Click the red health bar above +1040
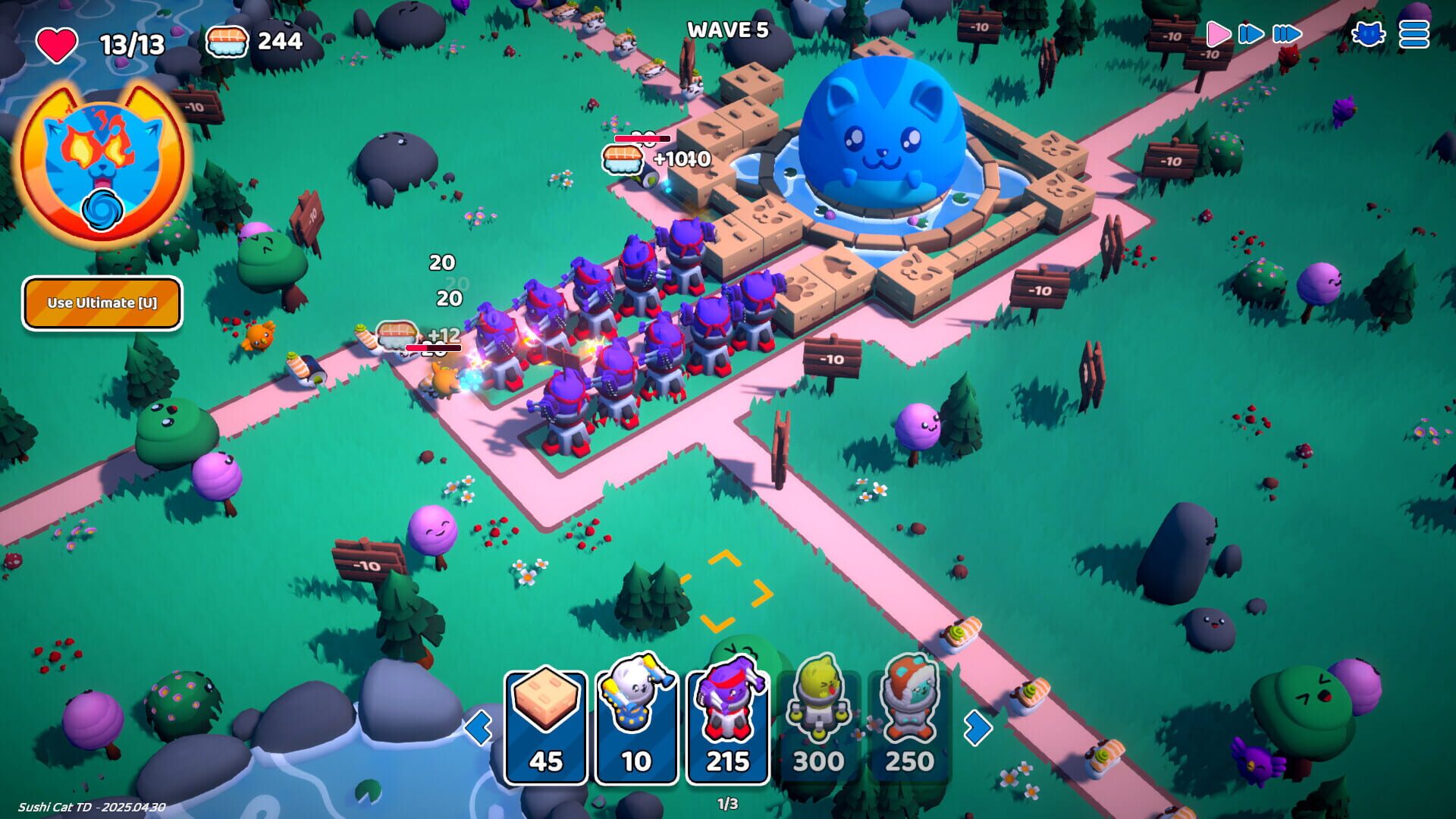The image size is (1456, 819). coord(642,140)
